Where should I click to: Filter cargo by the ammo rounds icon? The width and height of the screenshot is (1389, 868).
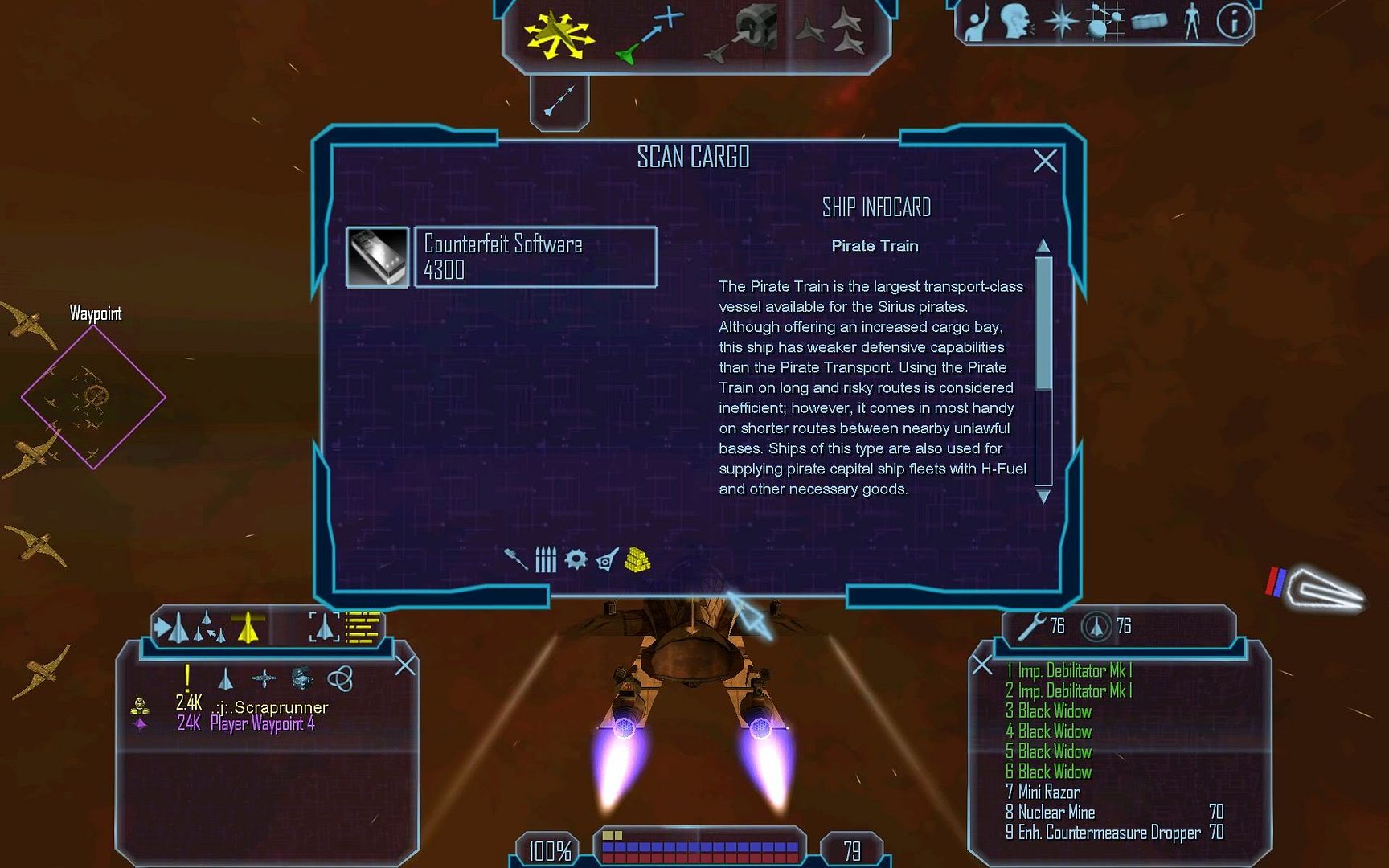546,559
